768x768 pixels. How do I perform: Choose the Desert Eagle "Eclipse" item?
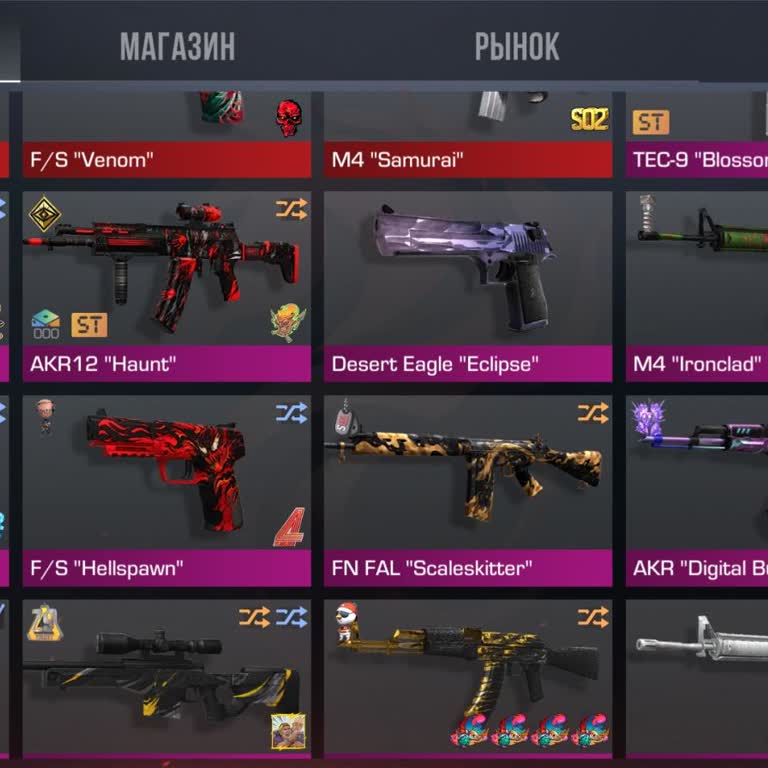click(467, 285)
